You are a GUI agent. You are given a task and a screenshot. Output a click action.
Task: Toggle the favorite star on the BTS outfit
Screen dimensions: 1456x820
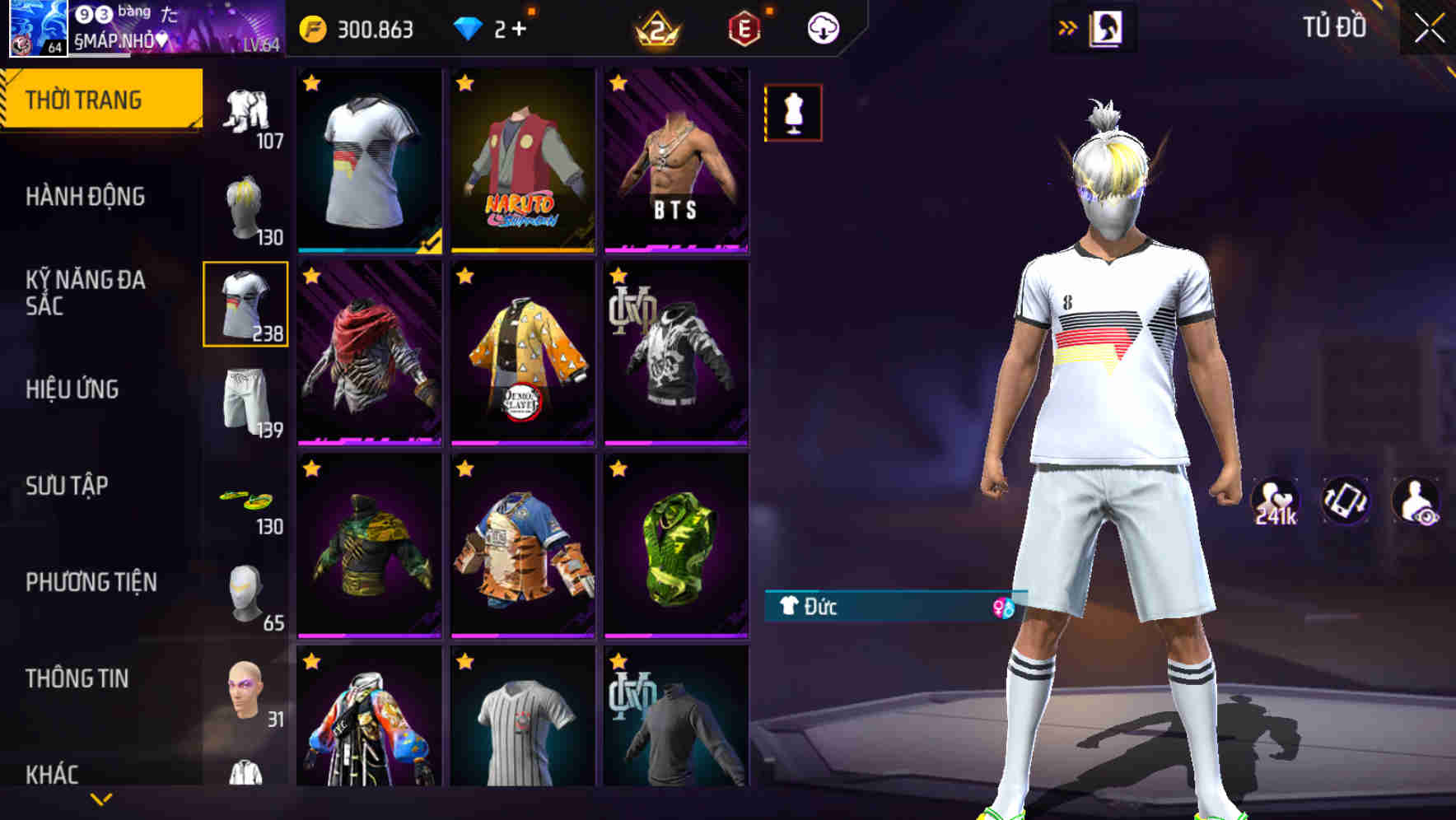(619, 82)
